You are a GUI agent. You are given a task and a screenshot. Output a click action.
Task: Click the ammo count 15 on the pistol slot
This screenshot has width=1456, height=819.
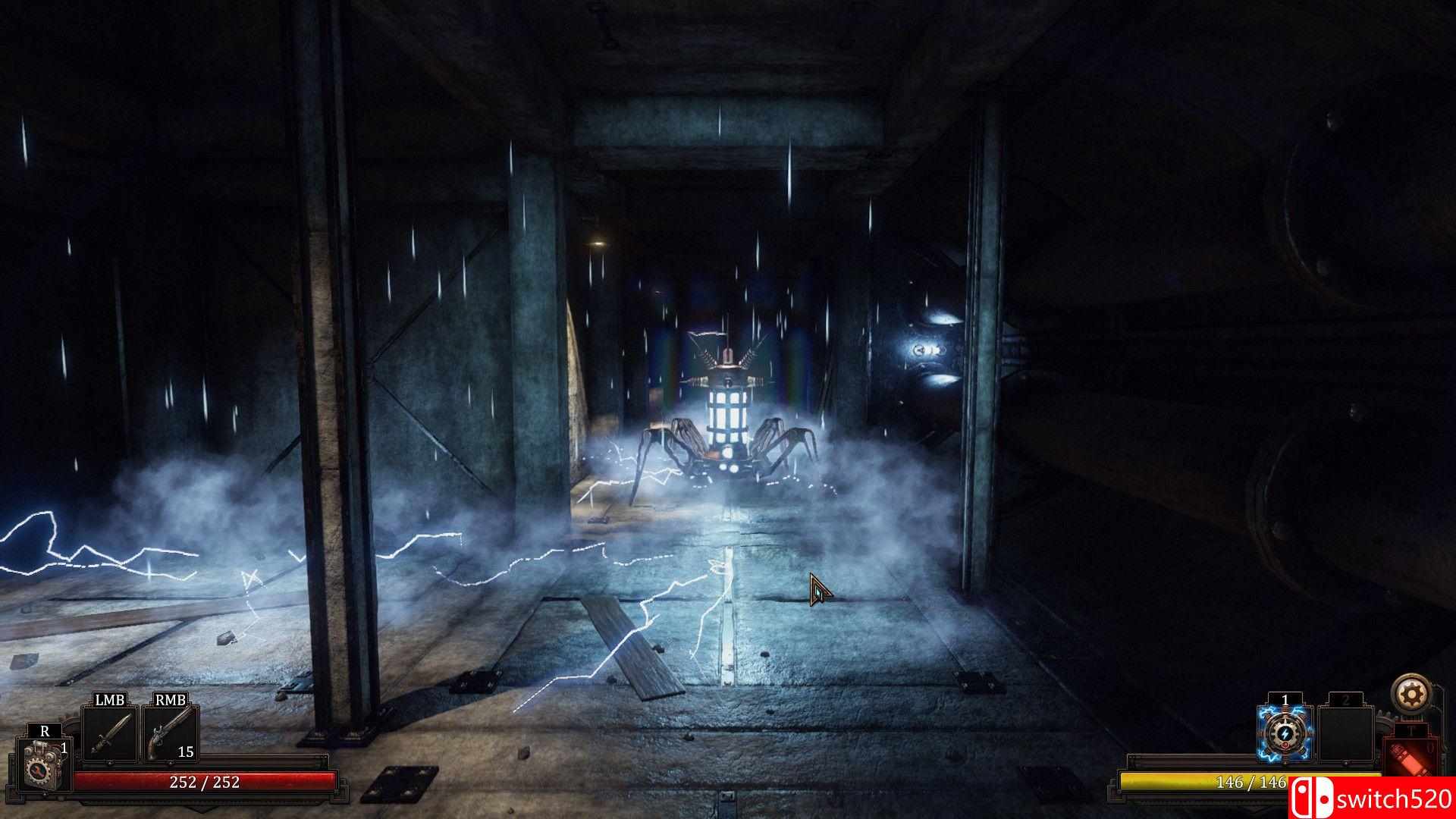(x=186, y=752)
